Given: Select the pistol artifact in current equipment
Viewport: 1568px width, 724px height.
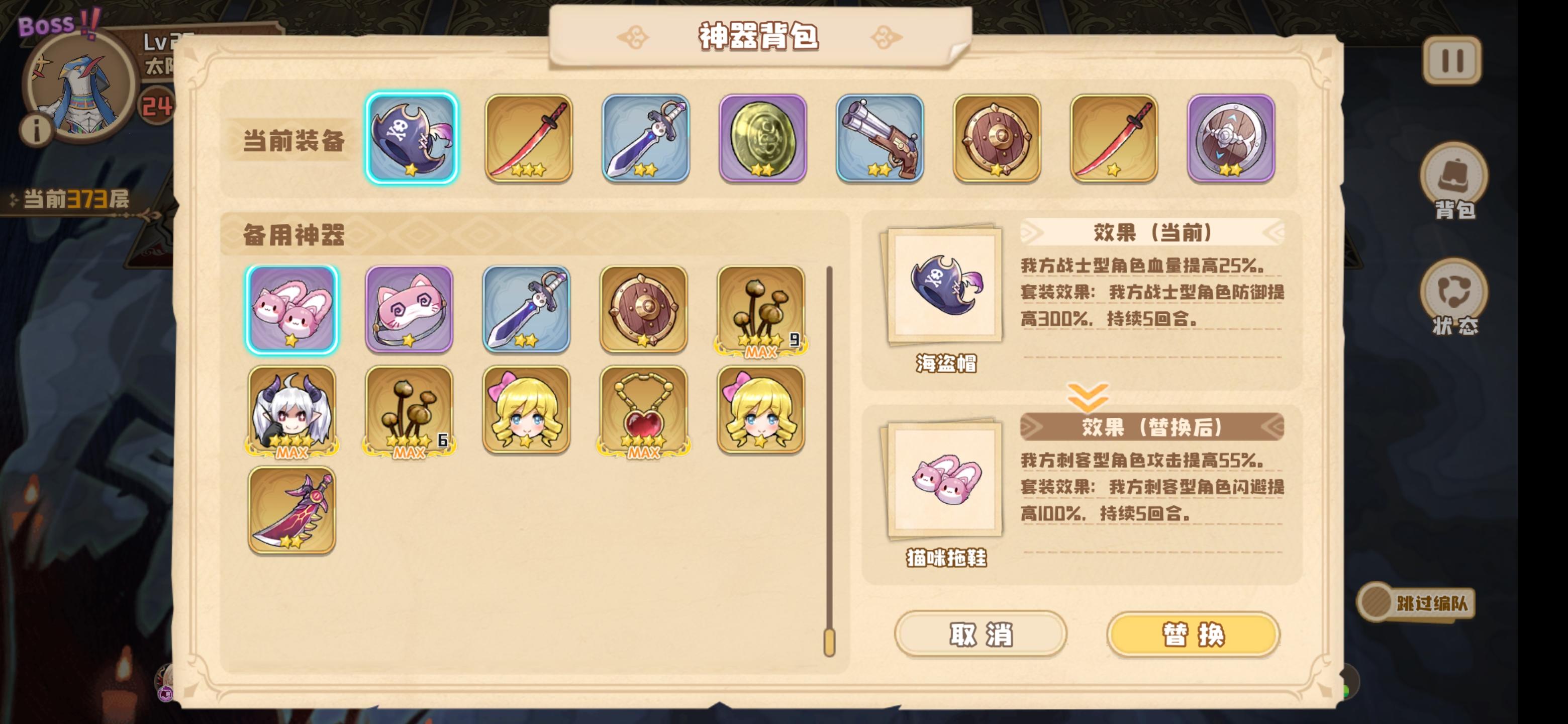Looking at the screenshot, I should tap(879, 138).
